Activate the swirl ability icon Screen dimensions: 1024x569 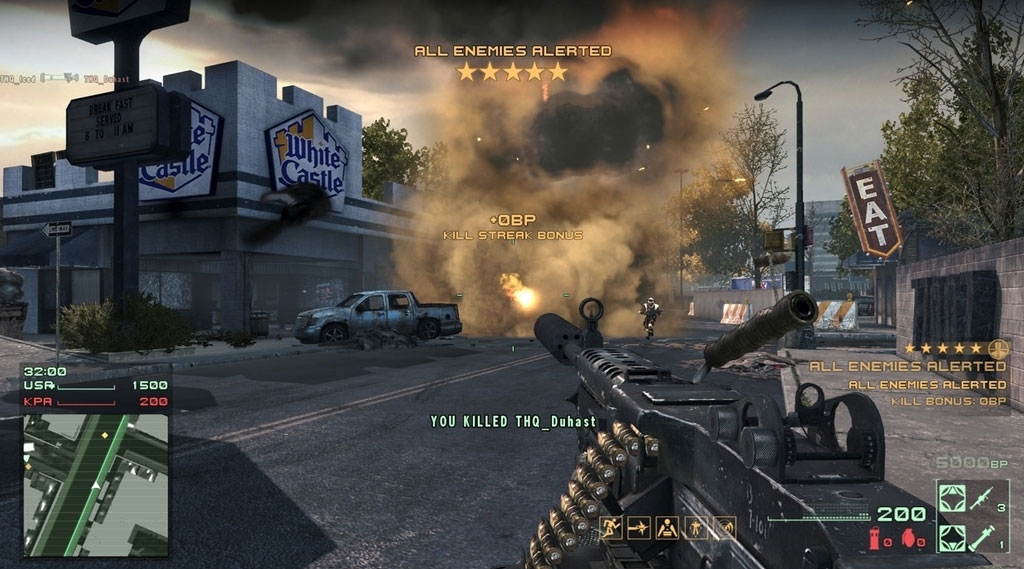pos(724,527)
